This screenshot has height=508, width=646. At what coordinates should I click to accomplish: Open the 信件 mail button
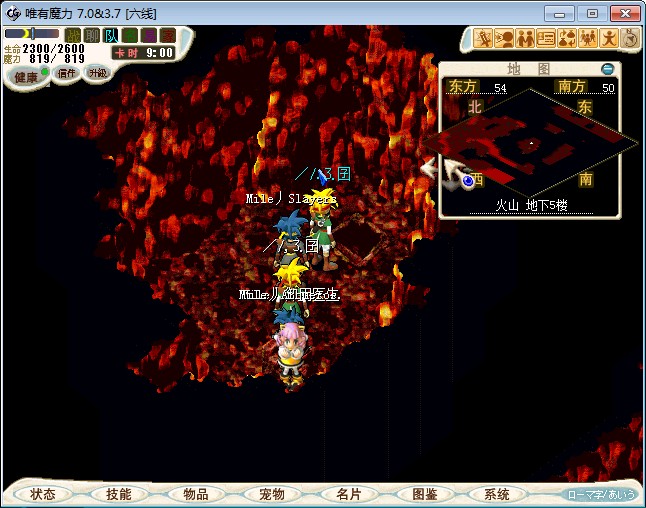pos(67,74)
